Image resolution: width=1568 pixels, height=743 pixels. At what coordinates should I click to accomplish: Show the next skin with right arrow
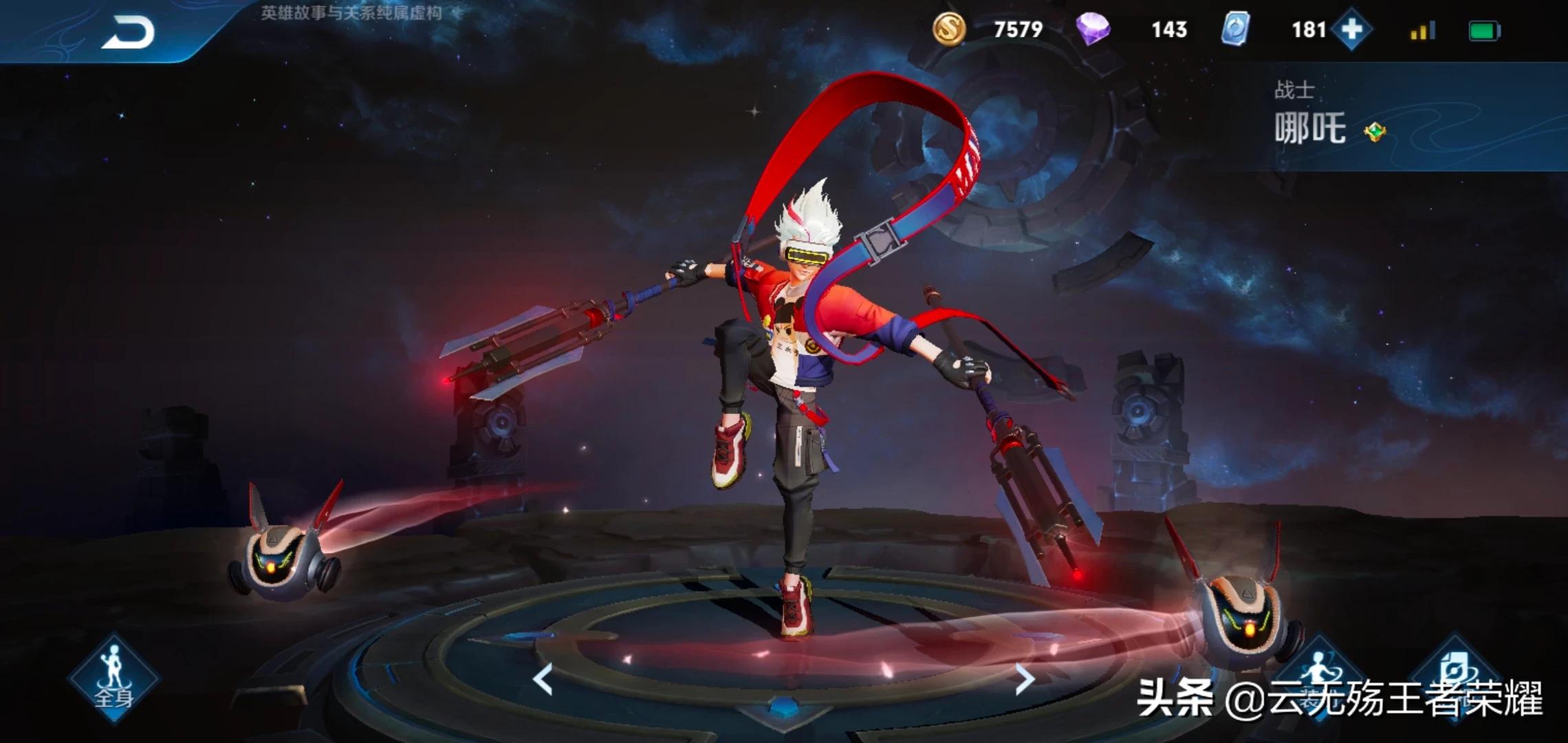point(1025,680)
